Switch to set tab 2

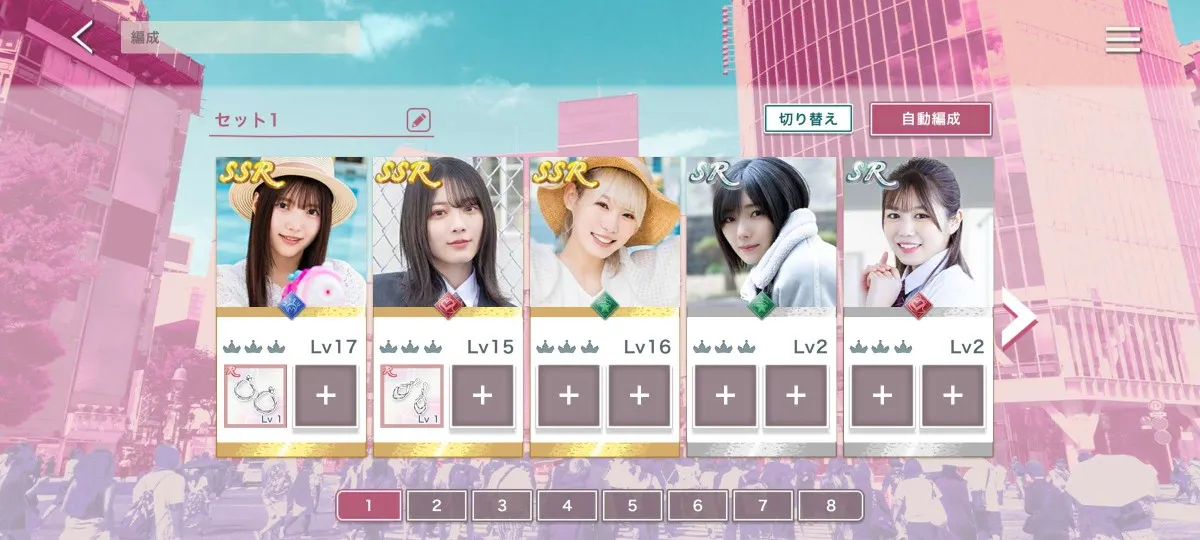pyautogui.click(x=436, y=505)
